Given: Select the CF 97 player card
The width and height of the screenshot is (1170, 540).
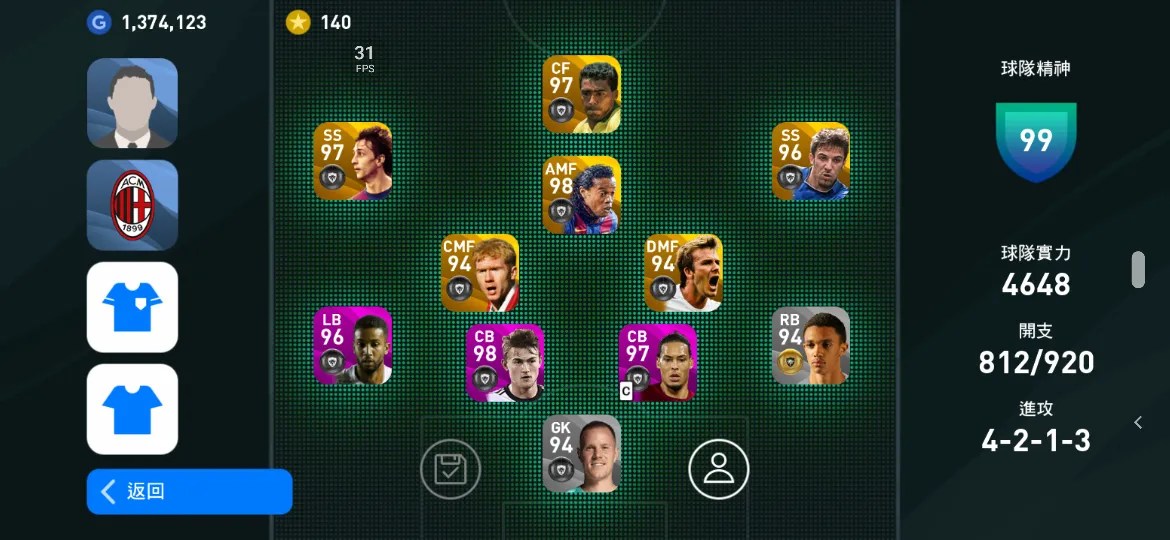Looking at the screenshot, I should coord(582,94).
